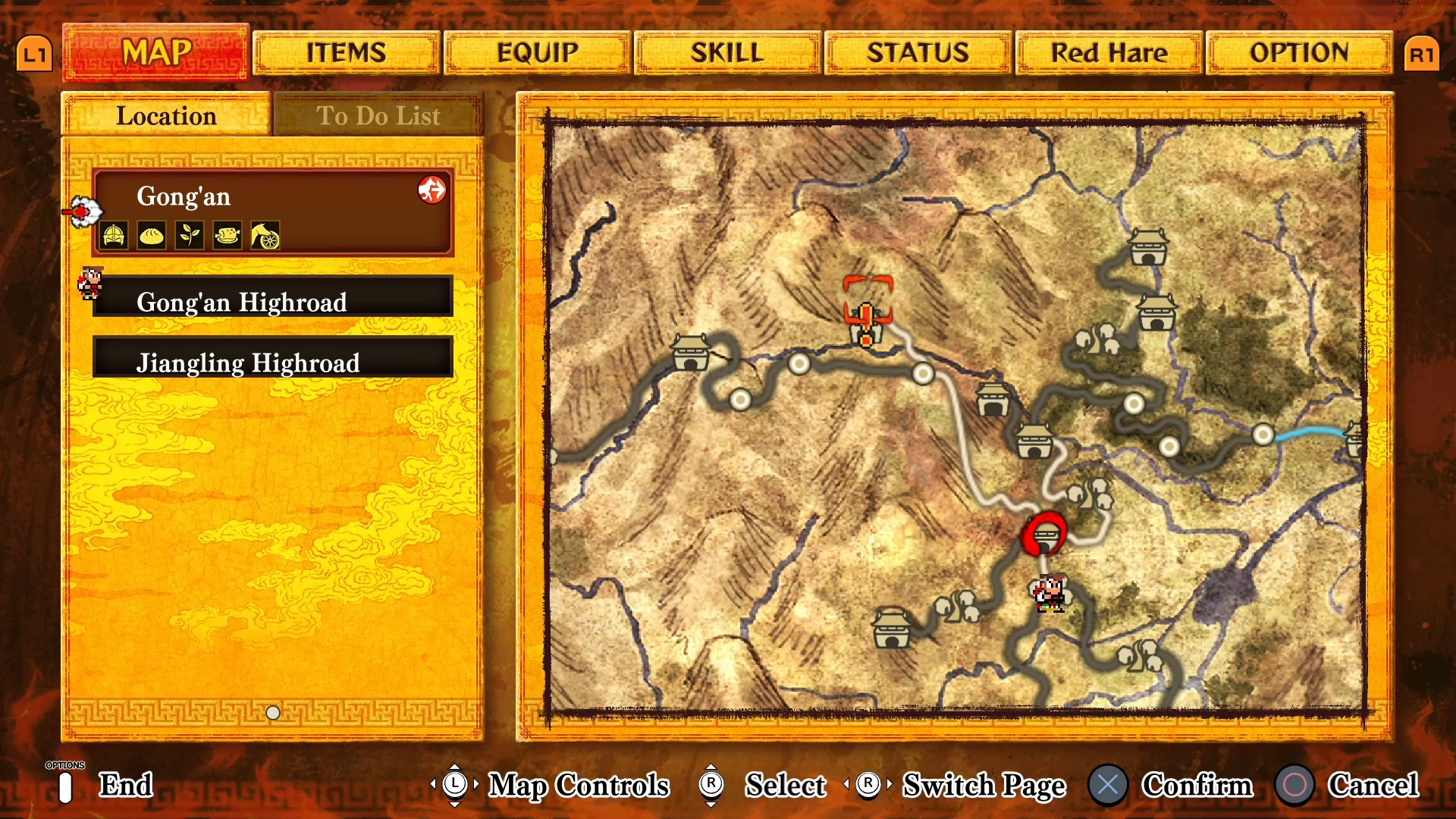The height and width of the screenshot is (819, 1456).
Task: Select the MAP tab
Action: [x=156, y=53]
